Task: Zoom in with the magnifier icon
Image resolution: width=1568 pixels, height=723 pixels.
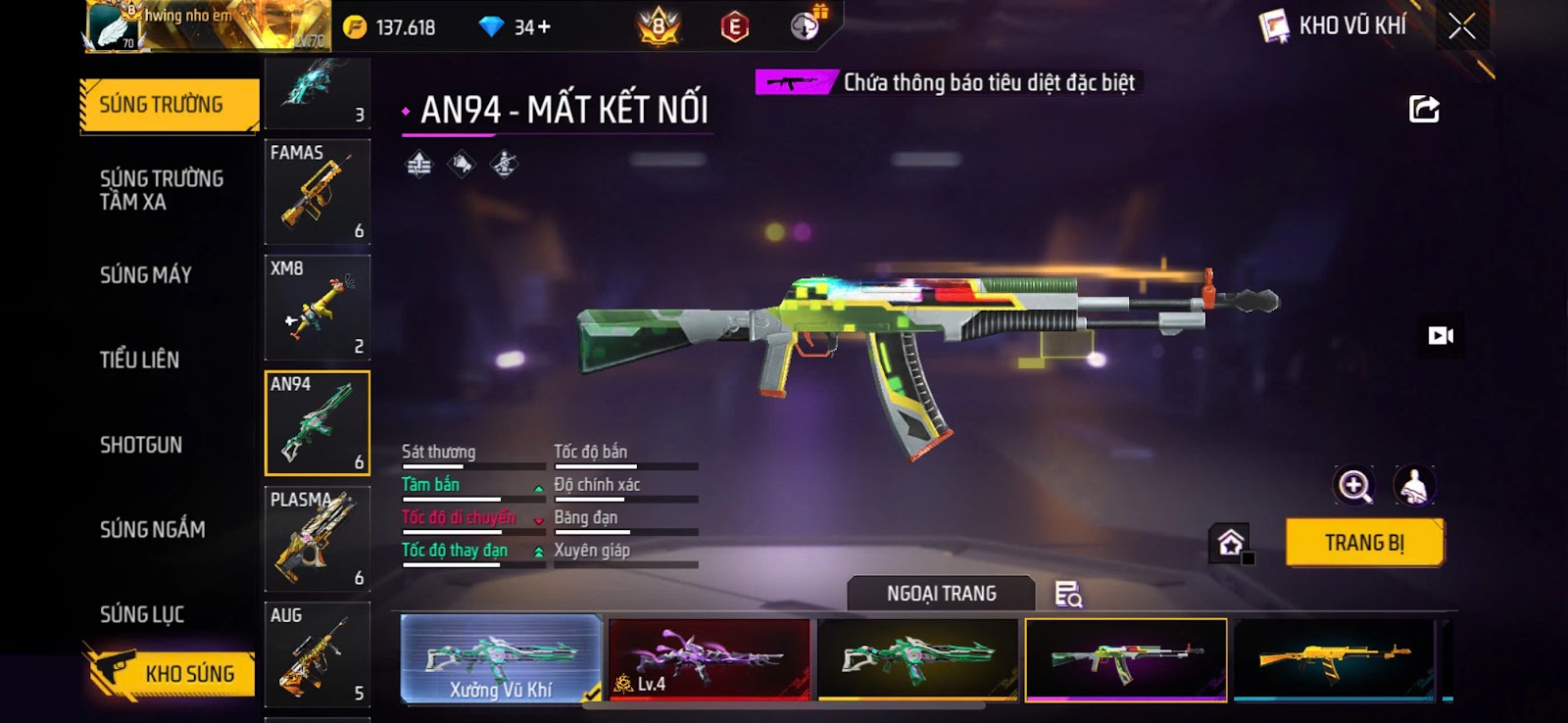Action: click(1354, 486)
